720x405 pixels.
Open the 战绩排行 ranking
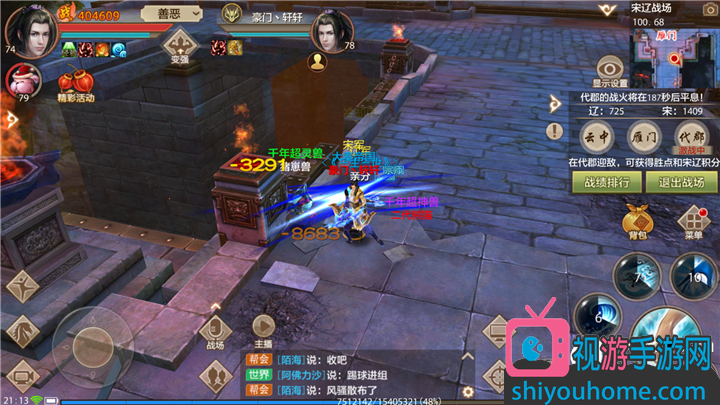[x=606, y=182]
